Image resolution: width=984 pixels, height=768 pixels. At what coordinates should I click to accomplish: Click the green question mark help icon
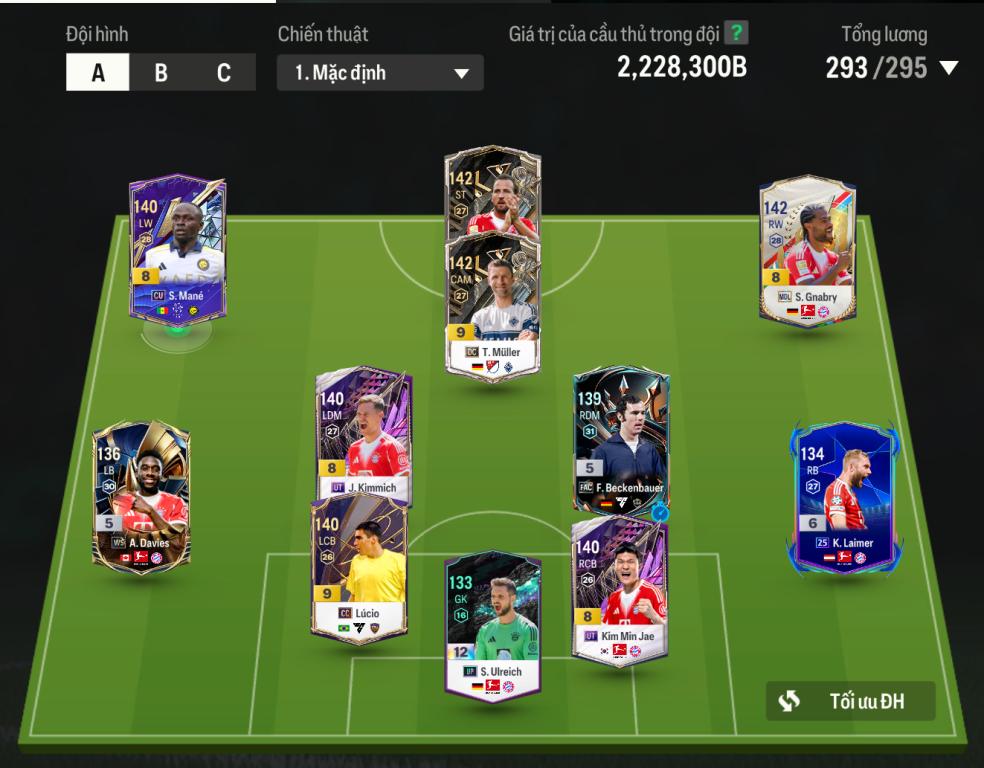pos(736,33)
